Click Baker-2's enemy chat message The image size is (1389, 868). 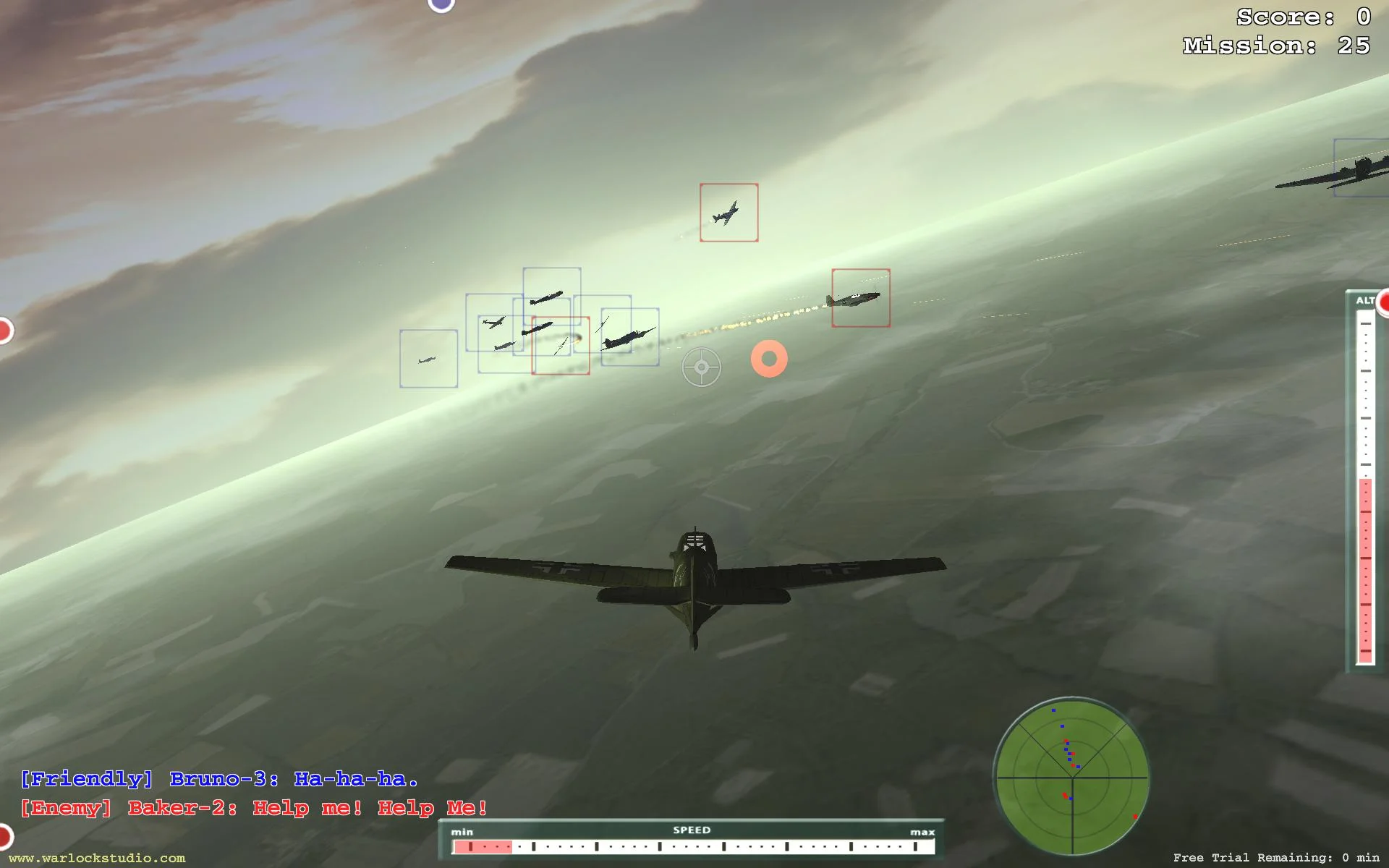tap(253, 808)
